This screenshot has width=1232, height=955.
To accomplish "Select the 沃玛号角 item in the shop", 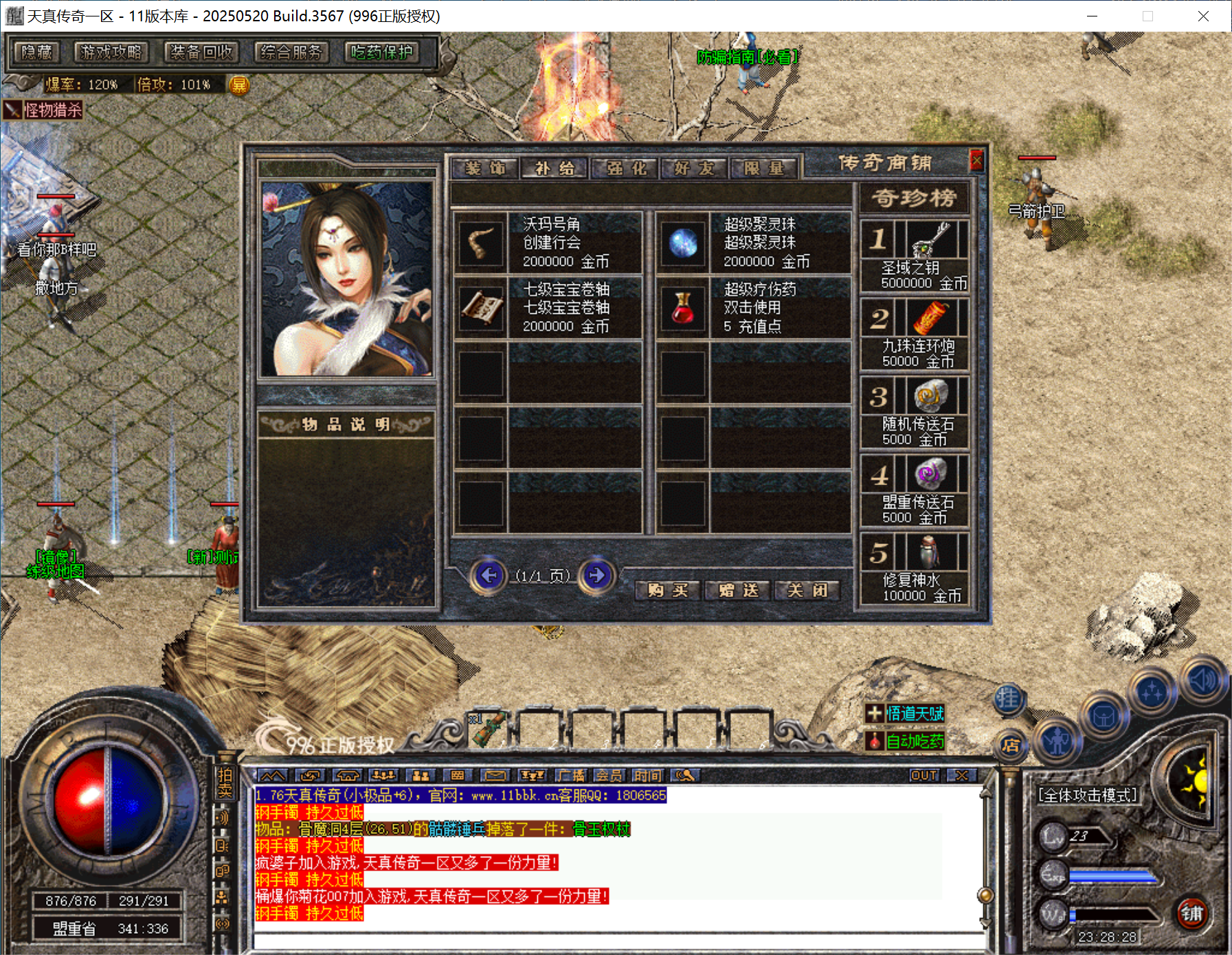I will point(480,243).
